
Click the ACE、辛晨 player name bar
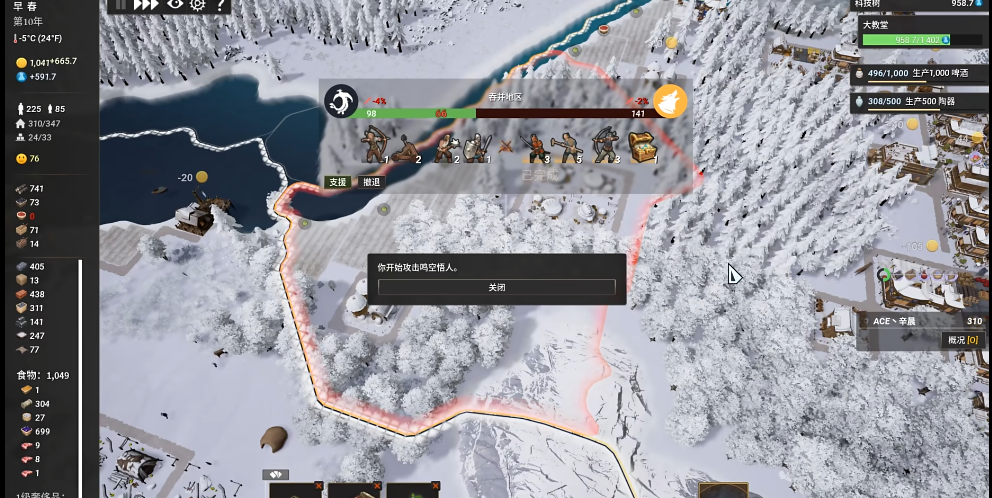918,321
